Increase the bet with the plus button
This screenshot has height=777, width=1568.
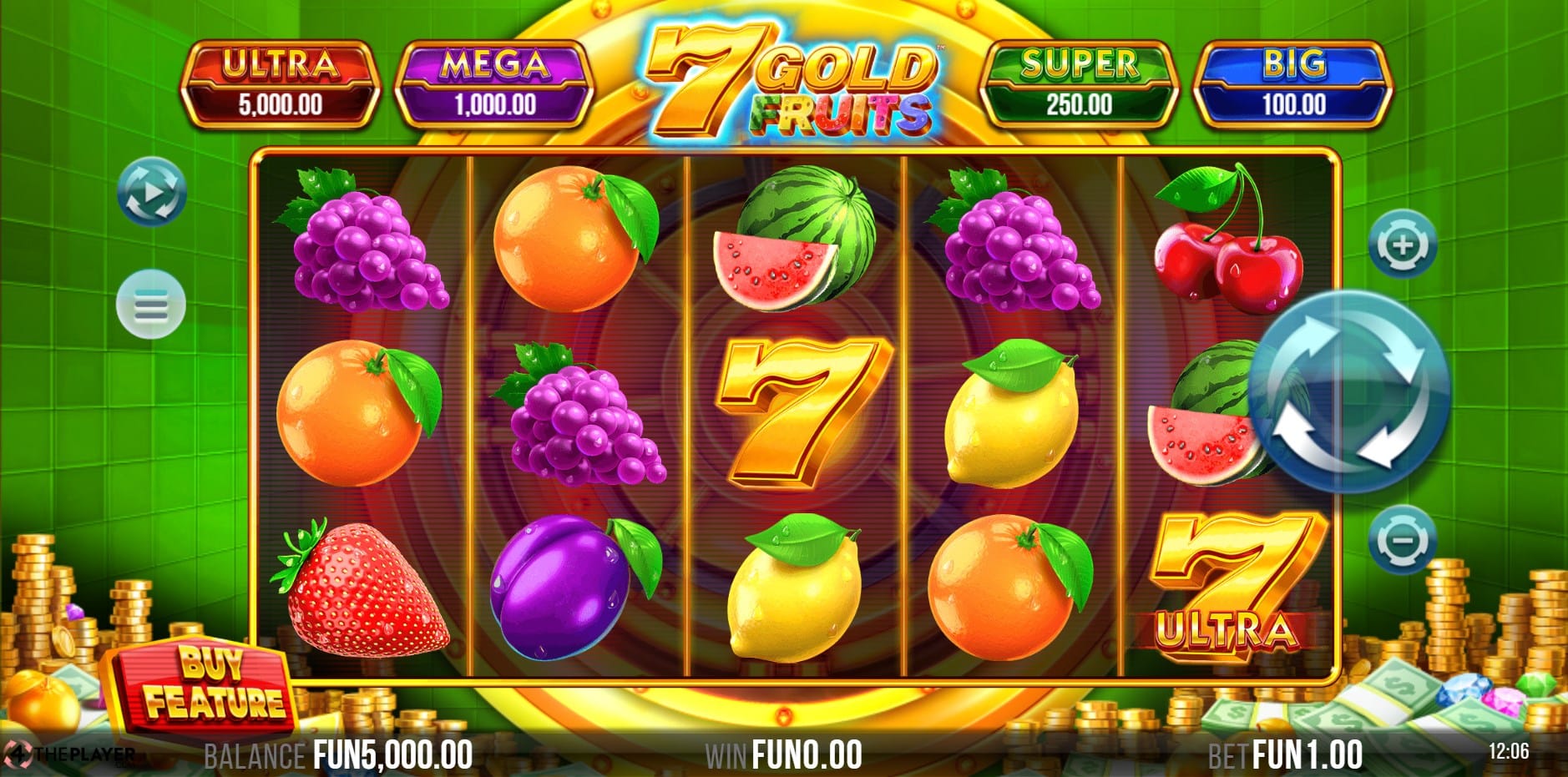[1403, 245]
